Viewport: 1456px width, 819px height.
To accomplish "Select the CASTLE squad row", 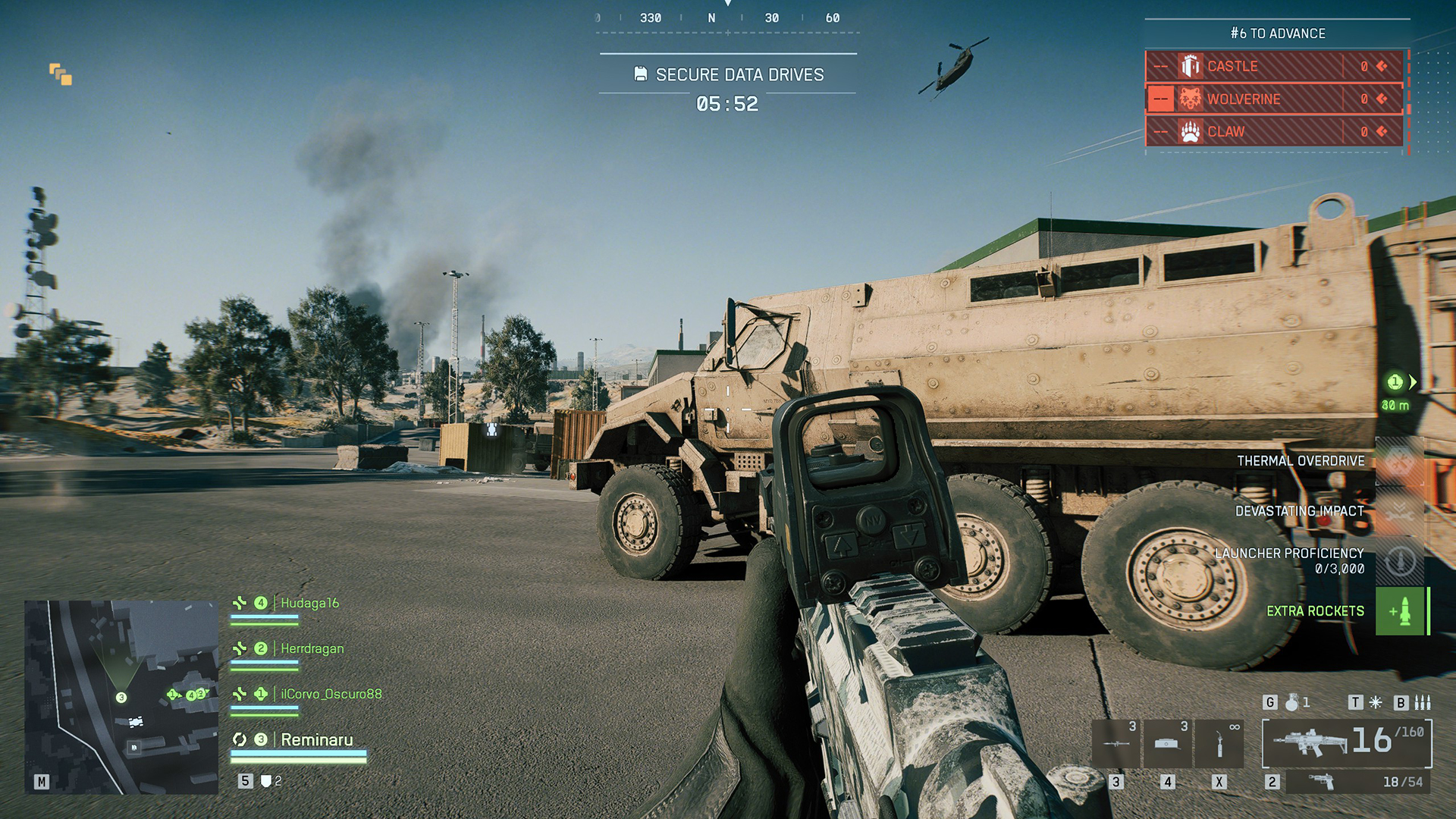I will [x=1274, y=67].
